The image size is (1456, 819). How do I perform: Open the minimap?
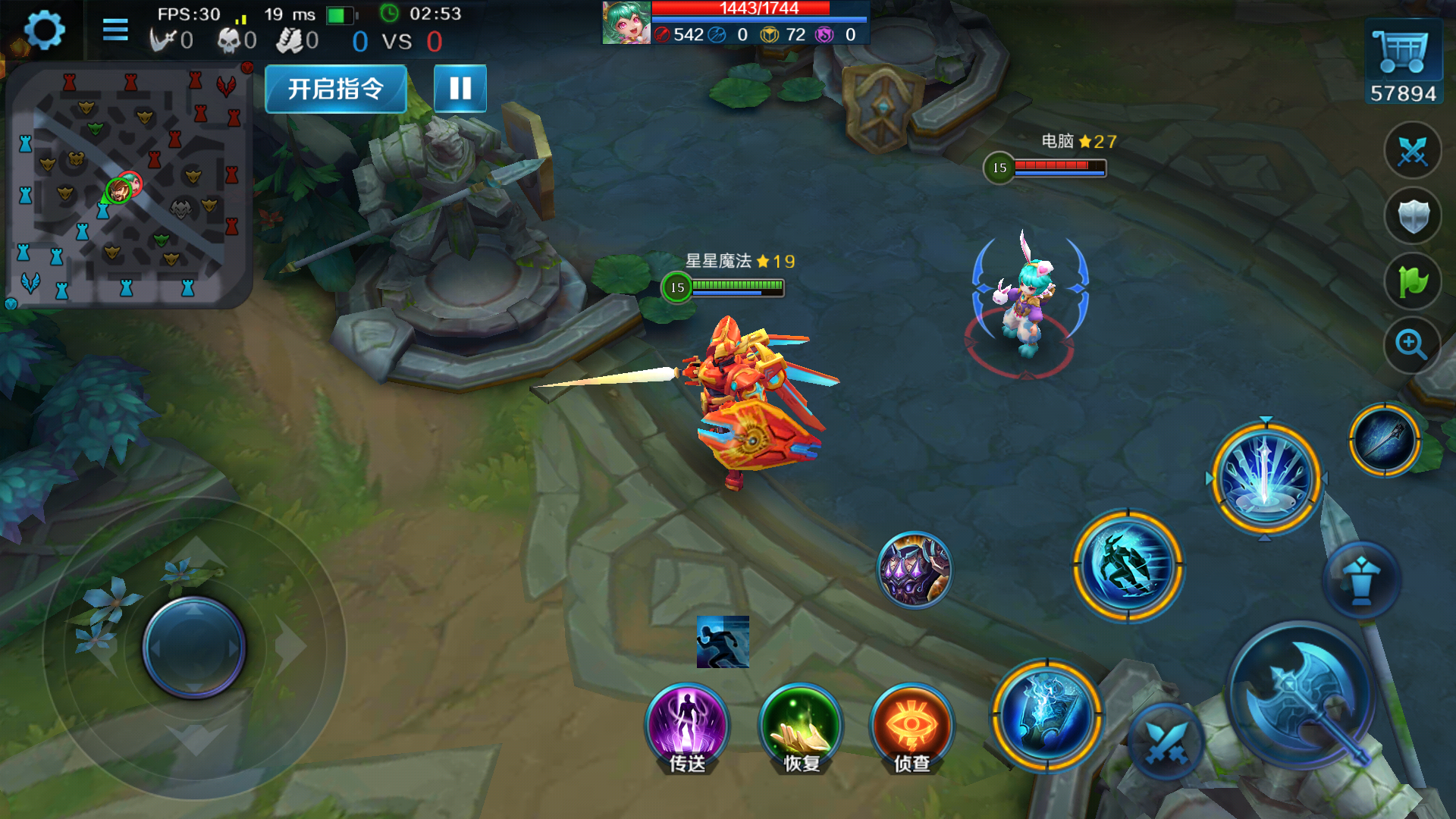click(127, 186)
